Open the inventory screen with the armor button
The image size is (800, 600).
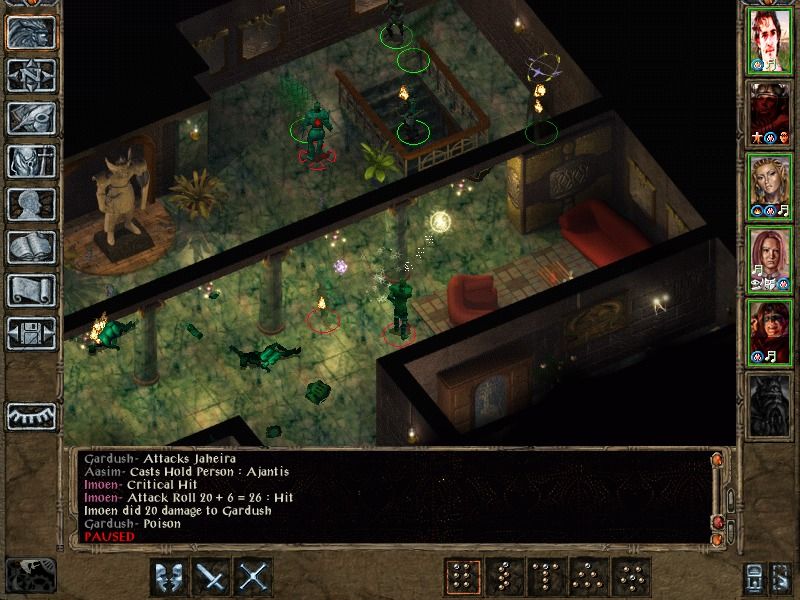pos(29,161)
